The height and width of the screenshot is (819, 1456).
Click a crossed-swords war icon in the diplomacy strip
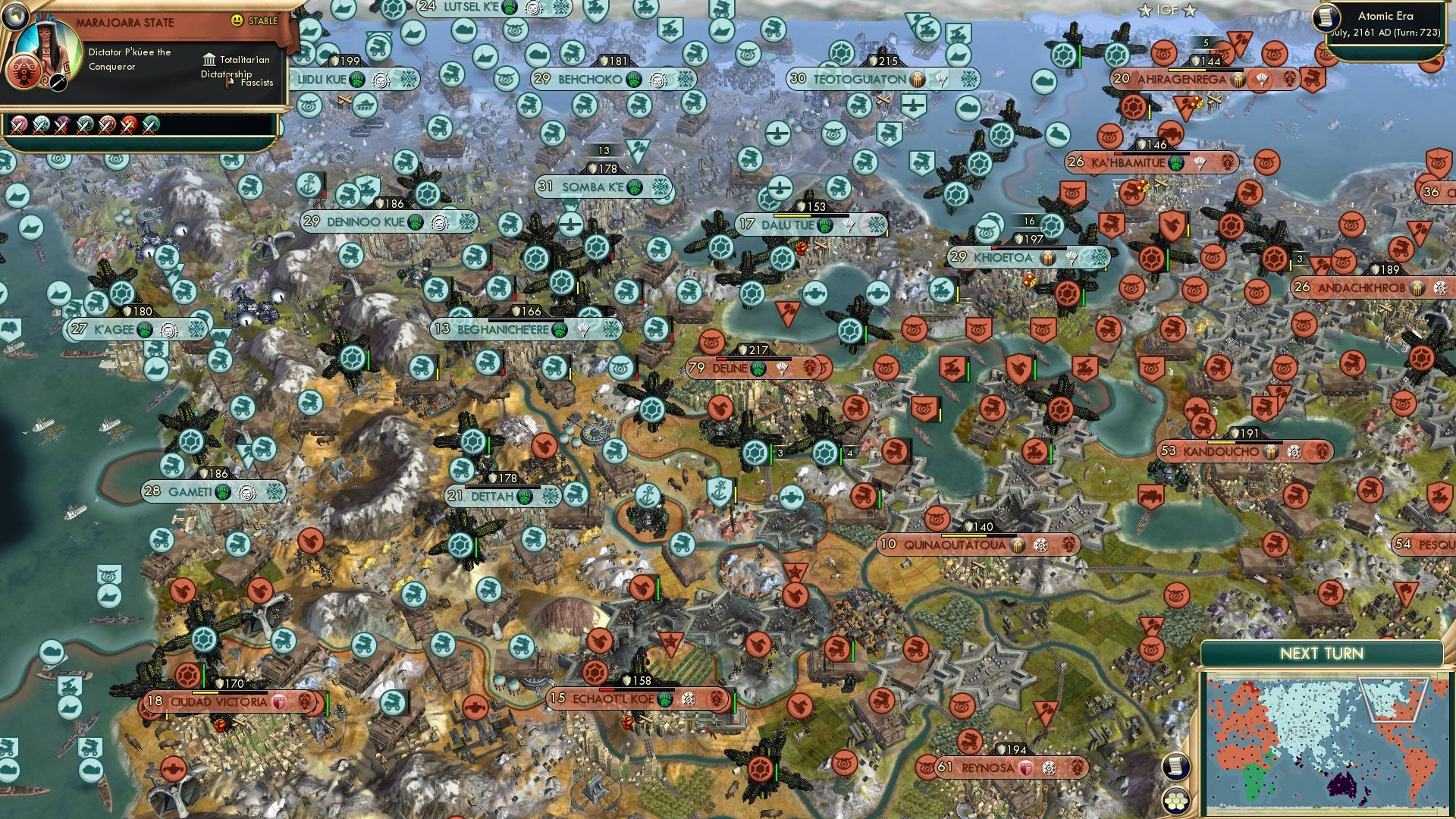click(x=18, y=123)
